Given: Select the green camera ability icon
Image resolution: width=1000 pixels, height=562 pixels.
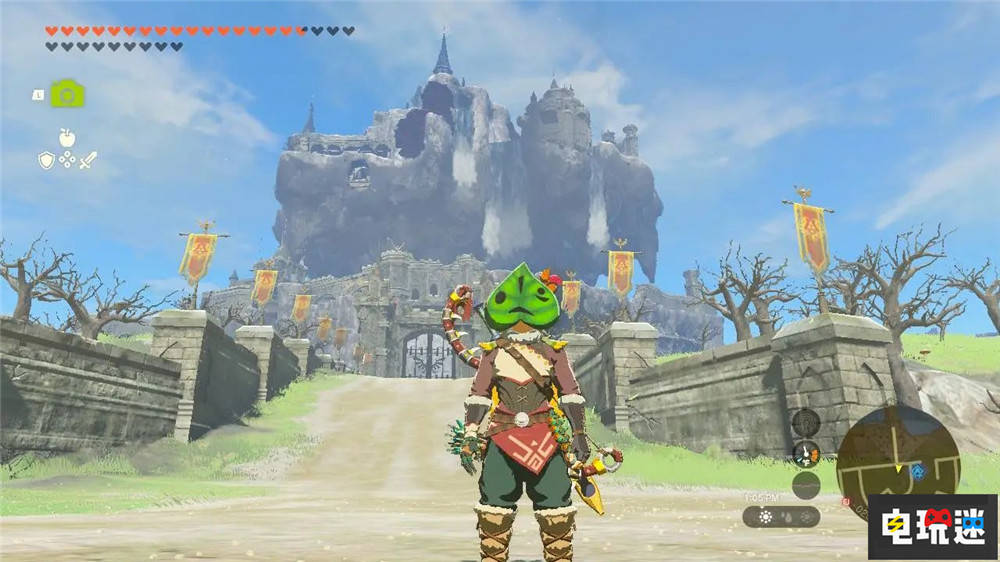Looking at the screenshot, I should (x=67, y=94).
